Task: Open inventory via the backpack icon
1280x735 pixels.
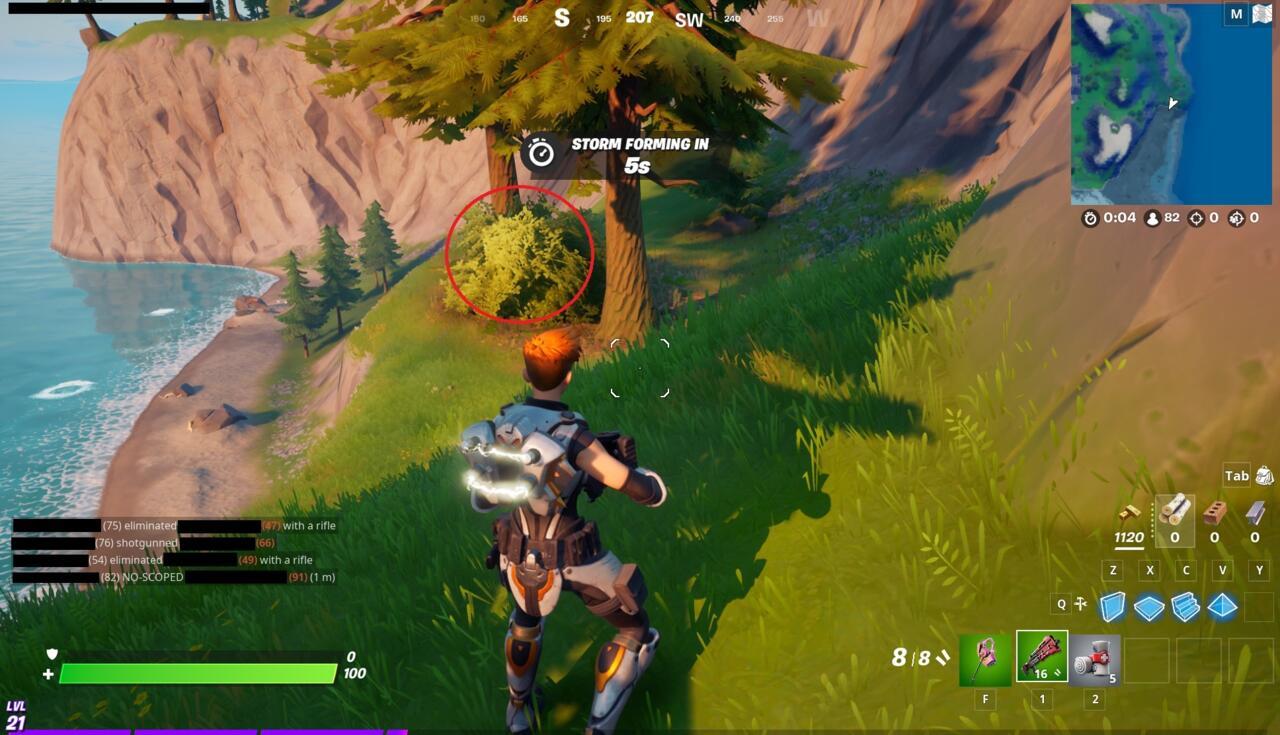Action: point(1263,476)
